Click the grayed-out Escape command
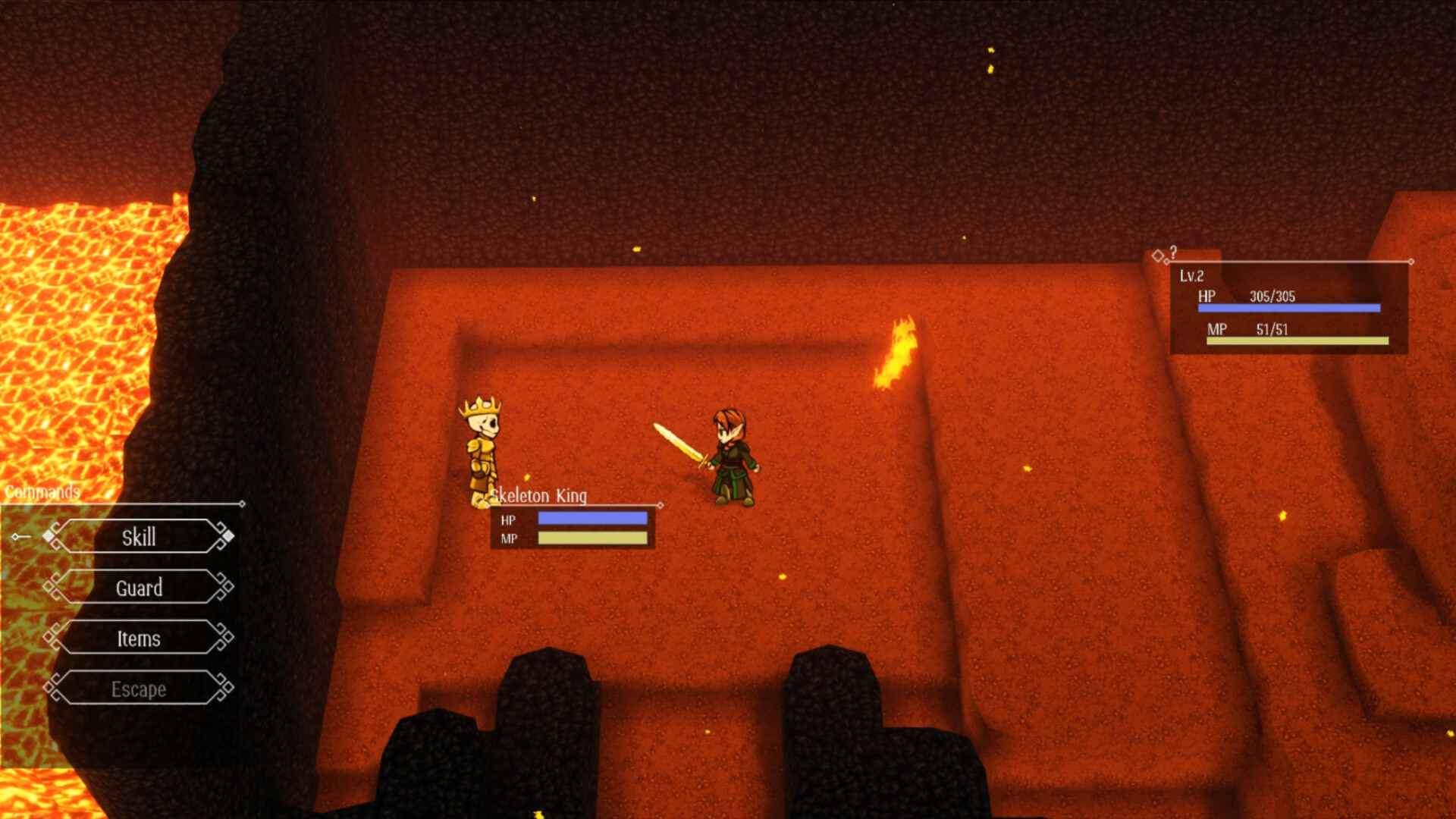The height and width of the screenshot is (819, 1456). (x=139, y=689)
